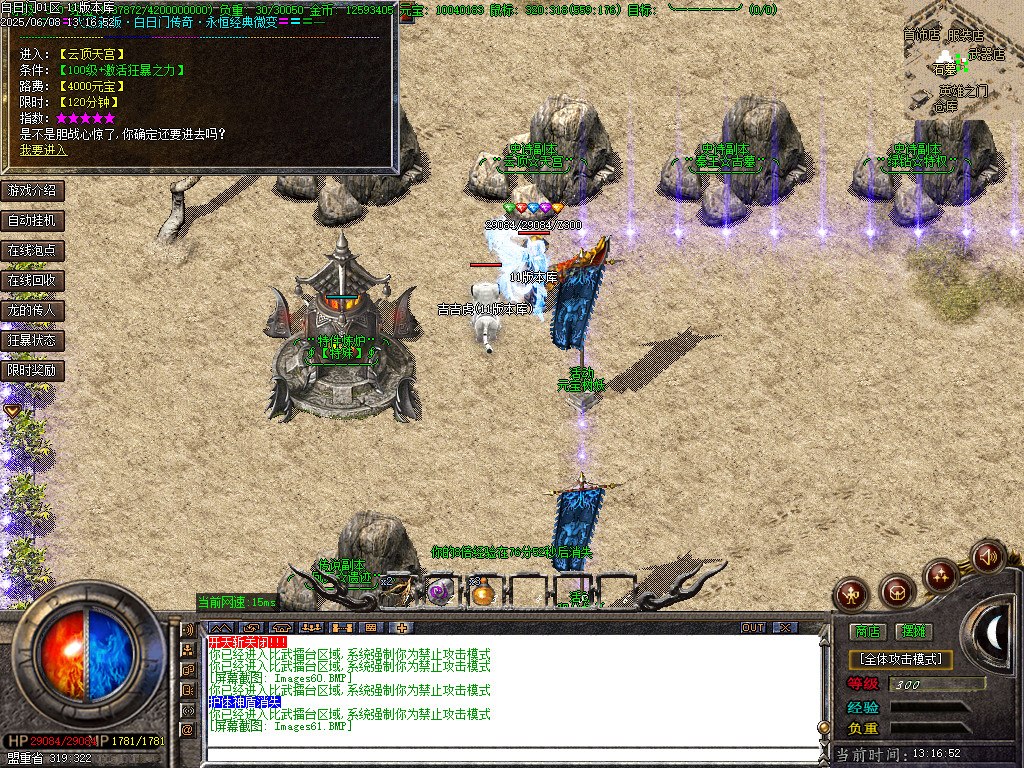Open the bag chest icon
This screenshot has width=1024, height=768.
tap(897, 592)
